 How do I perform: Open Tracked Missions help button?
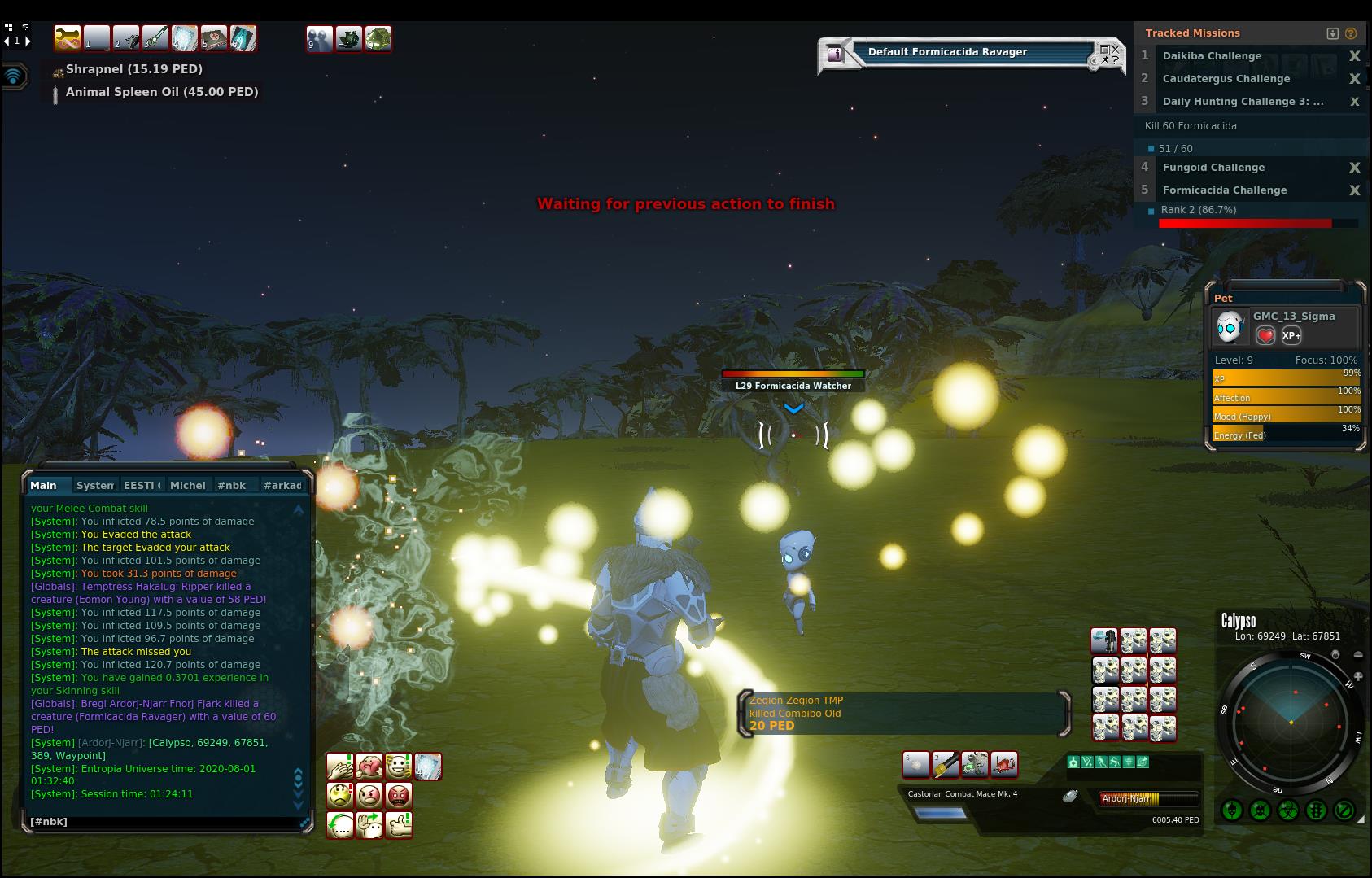(1351, 33)
